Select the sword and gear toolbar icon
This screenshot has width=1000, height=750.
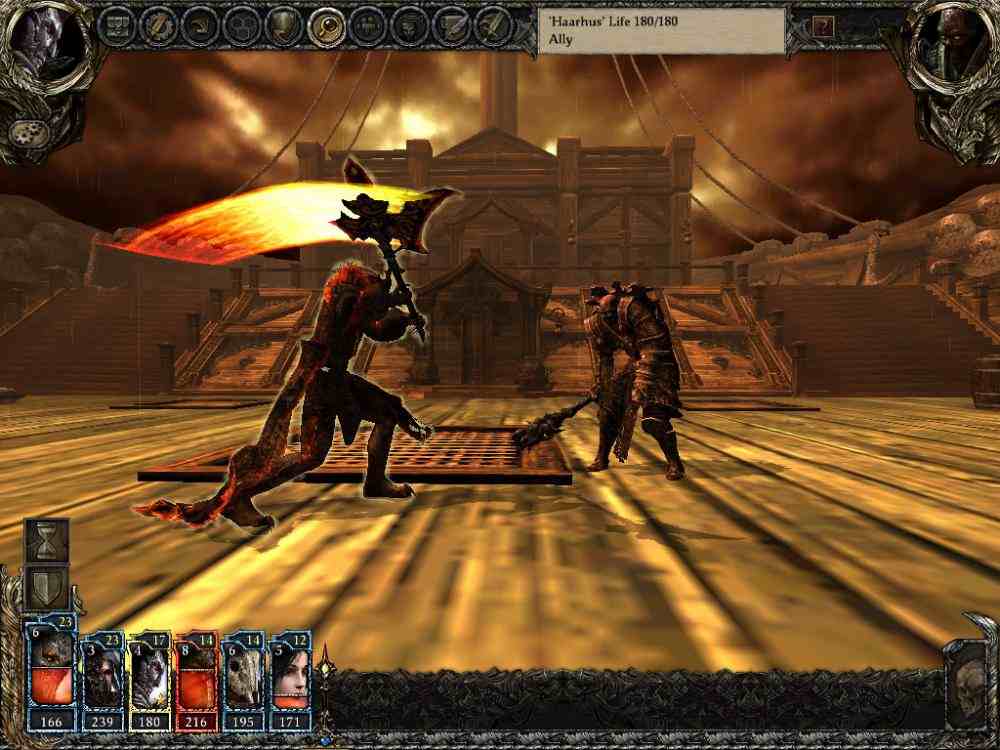point(159,24)
